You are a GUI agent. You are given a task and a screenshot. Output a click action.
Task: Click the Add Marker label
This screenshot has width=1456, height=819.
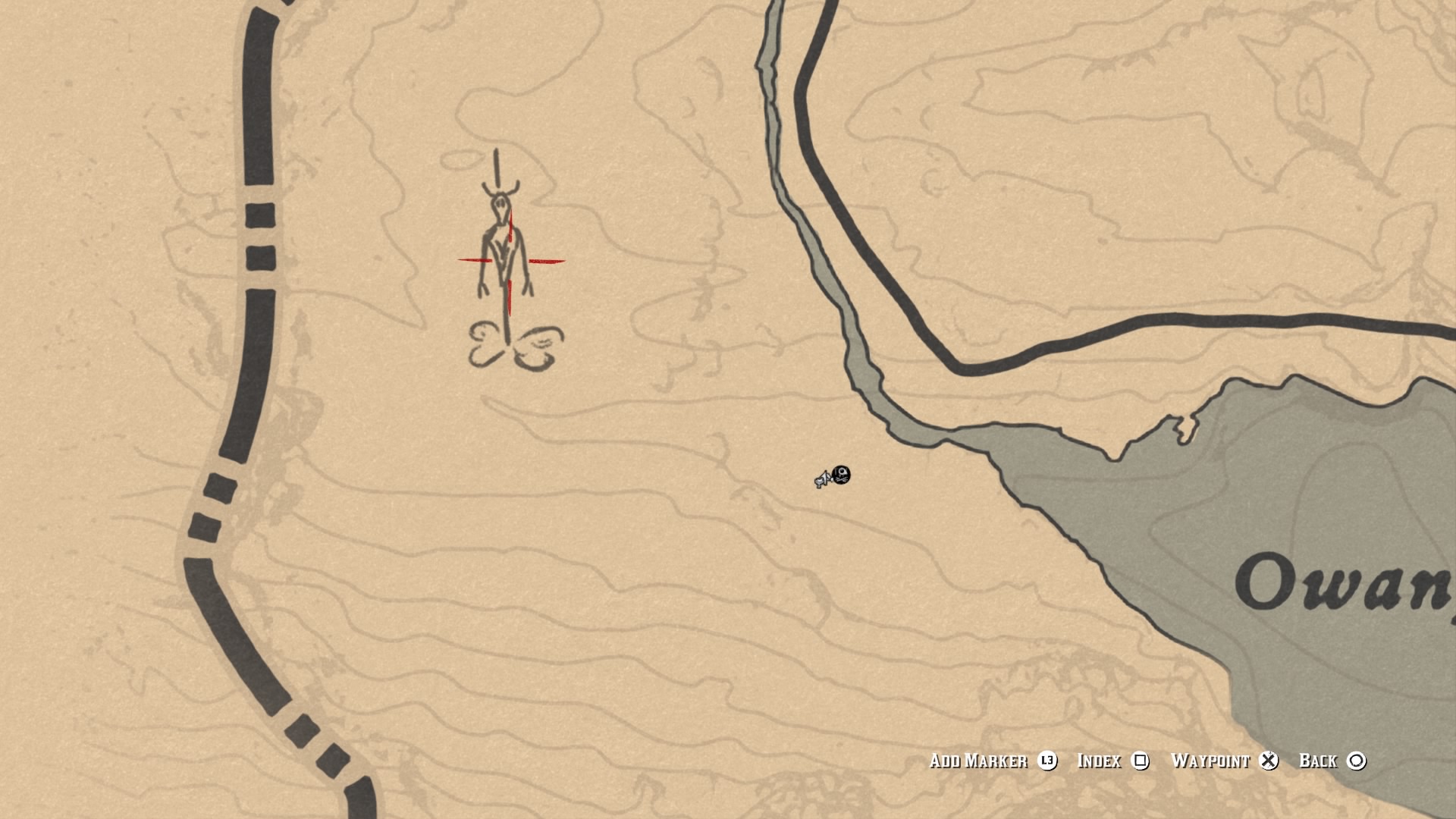978,761
